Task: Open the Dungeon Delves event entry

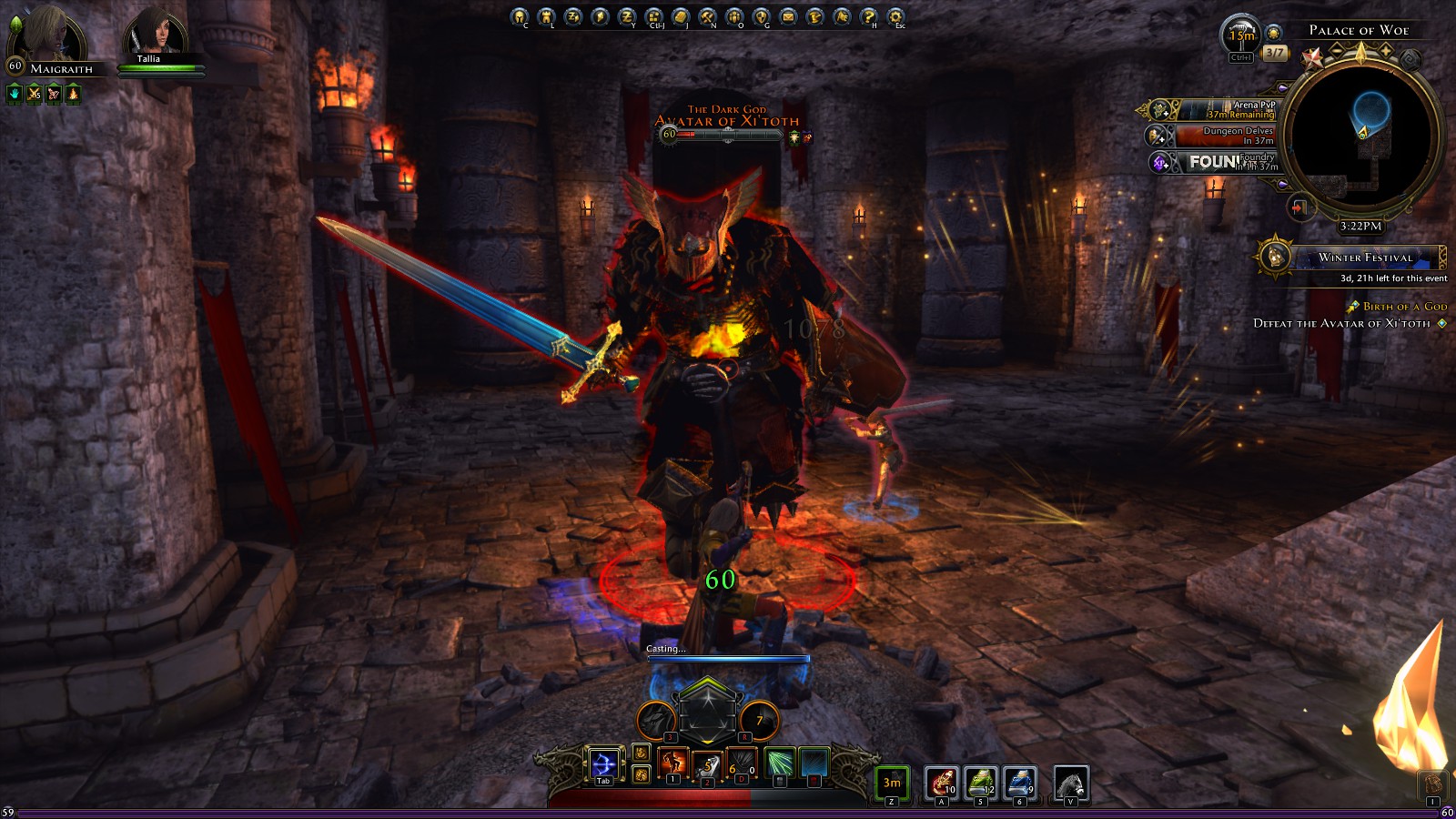Action: pos(1224,136)
